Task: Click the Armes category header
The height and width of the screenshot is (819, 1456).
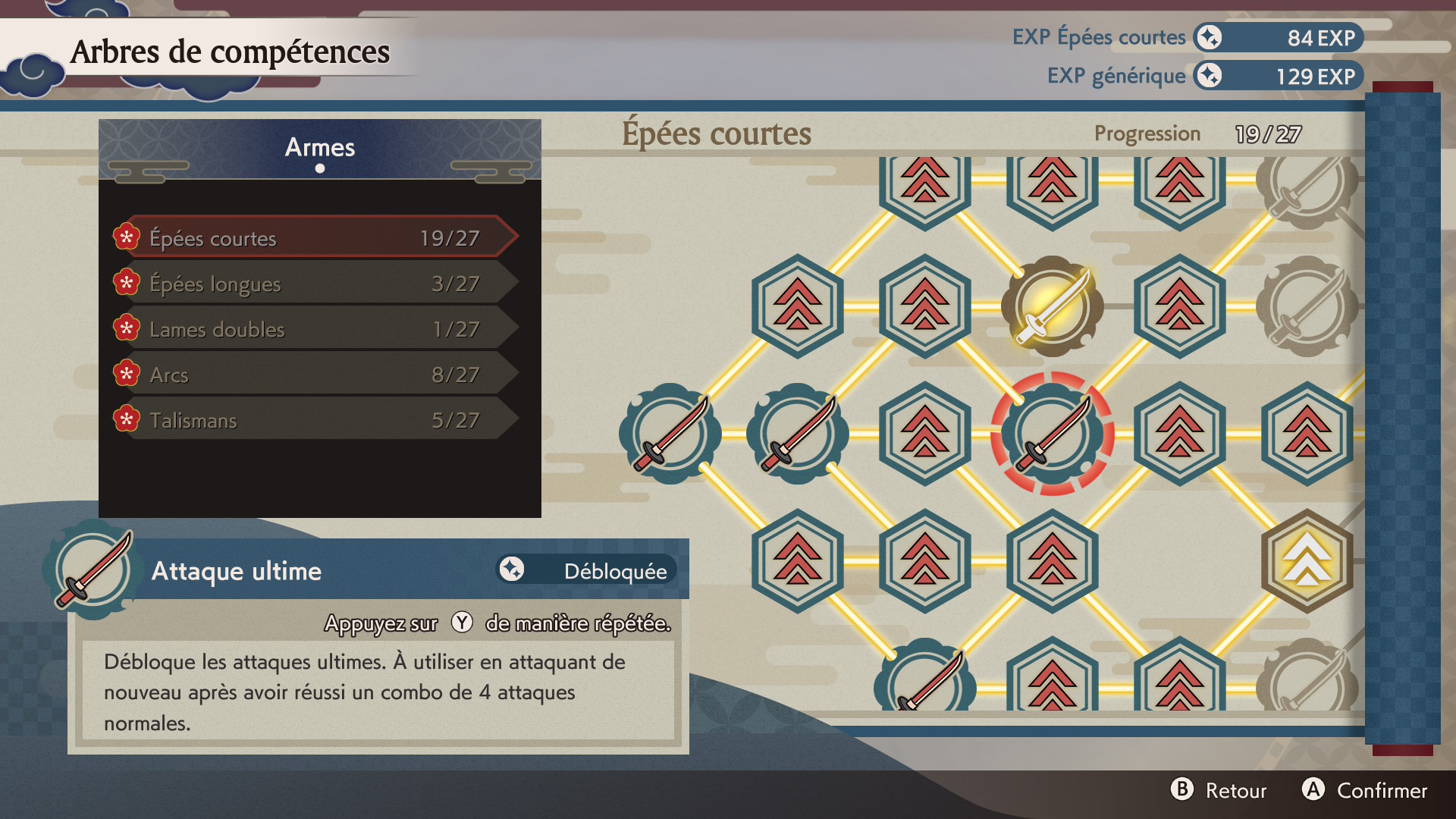Action: 319,148
